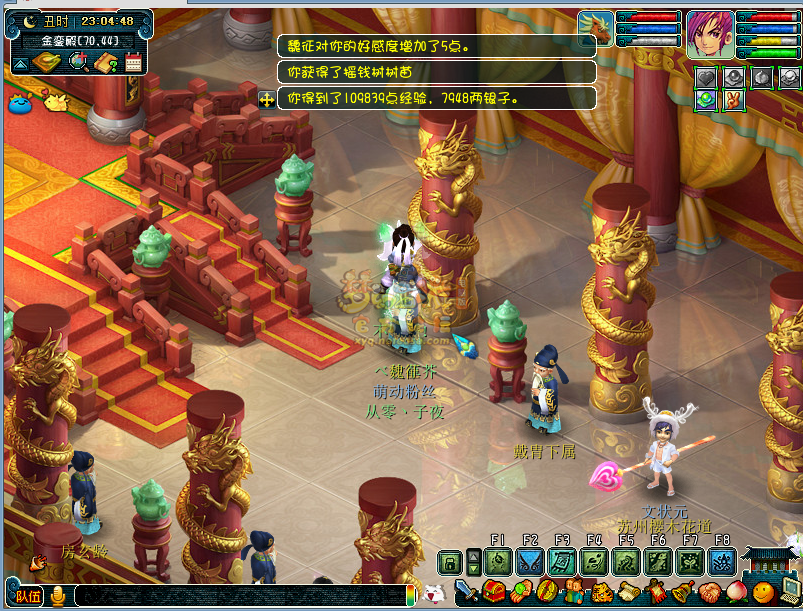Click the victory hand sign buff icon
This screenshot has width=803, height=611.
pos(733,100)
